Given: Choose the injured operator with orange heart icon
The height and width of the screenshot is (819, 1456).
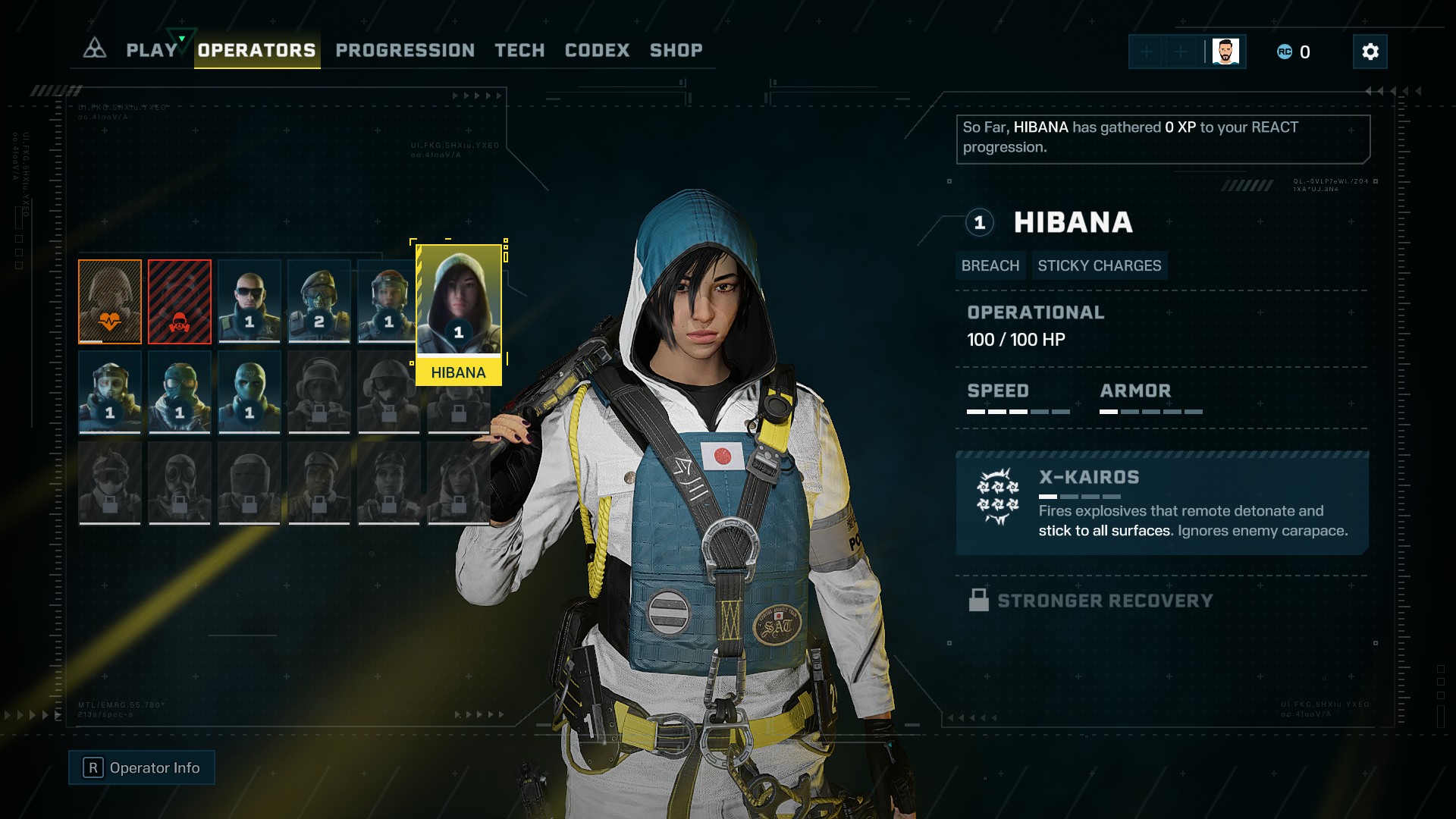Looking at the screenshot, I should tap(110, 301).
